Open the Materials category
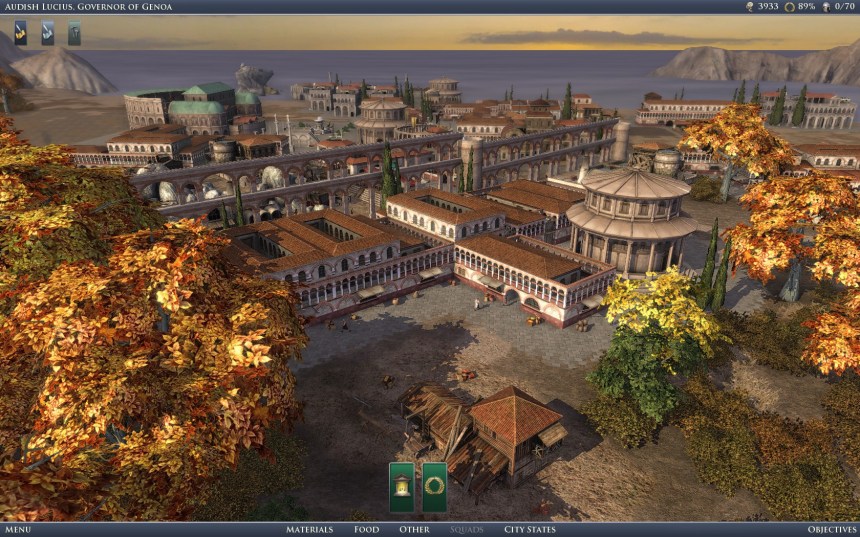The width and height of the screenshot is (860, 537). pos(310,529)
